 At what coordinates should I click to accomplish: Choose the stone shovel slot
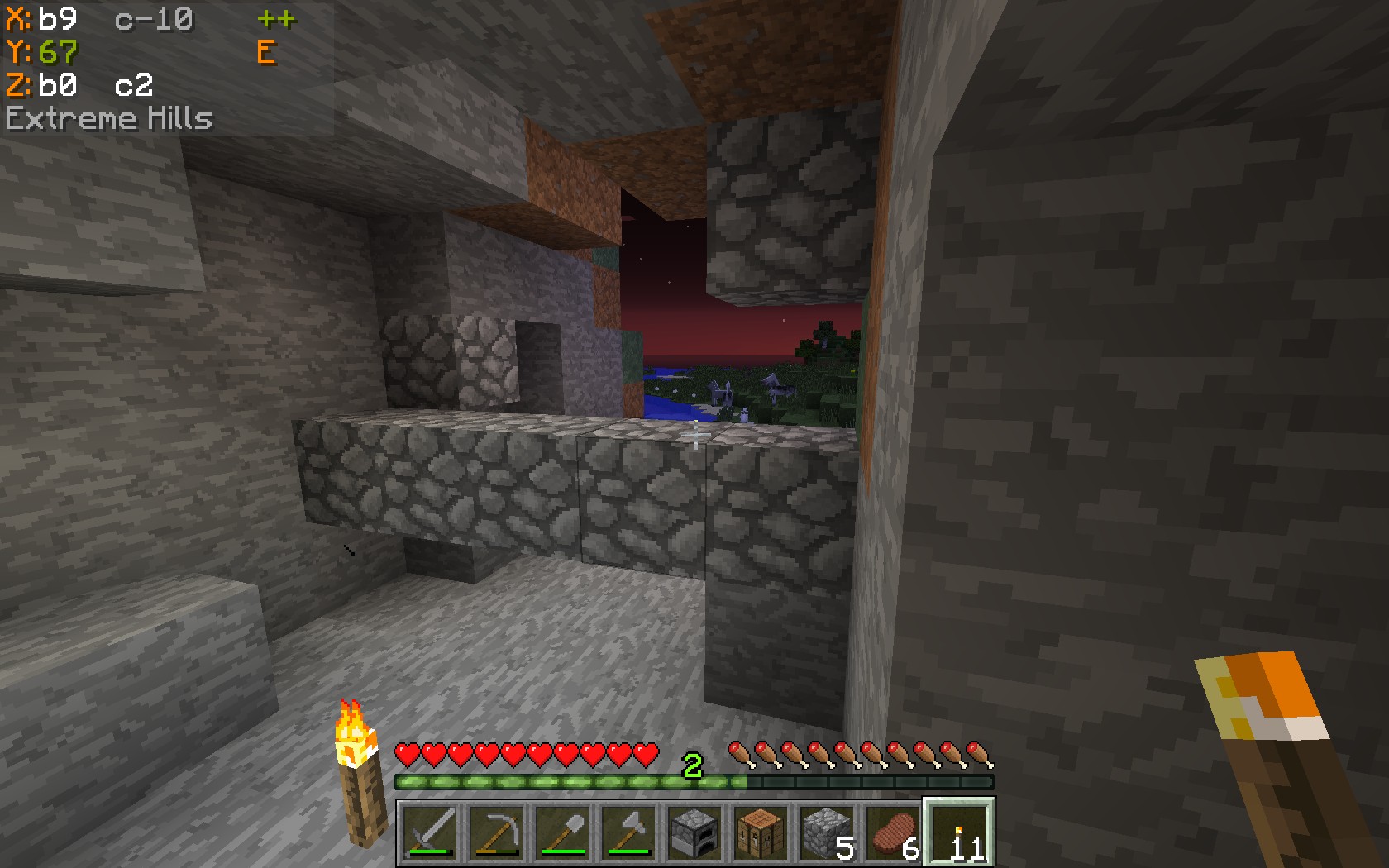[563, 832]
